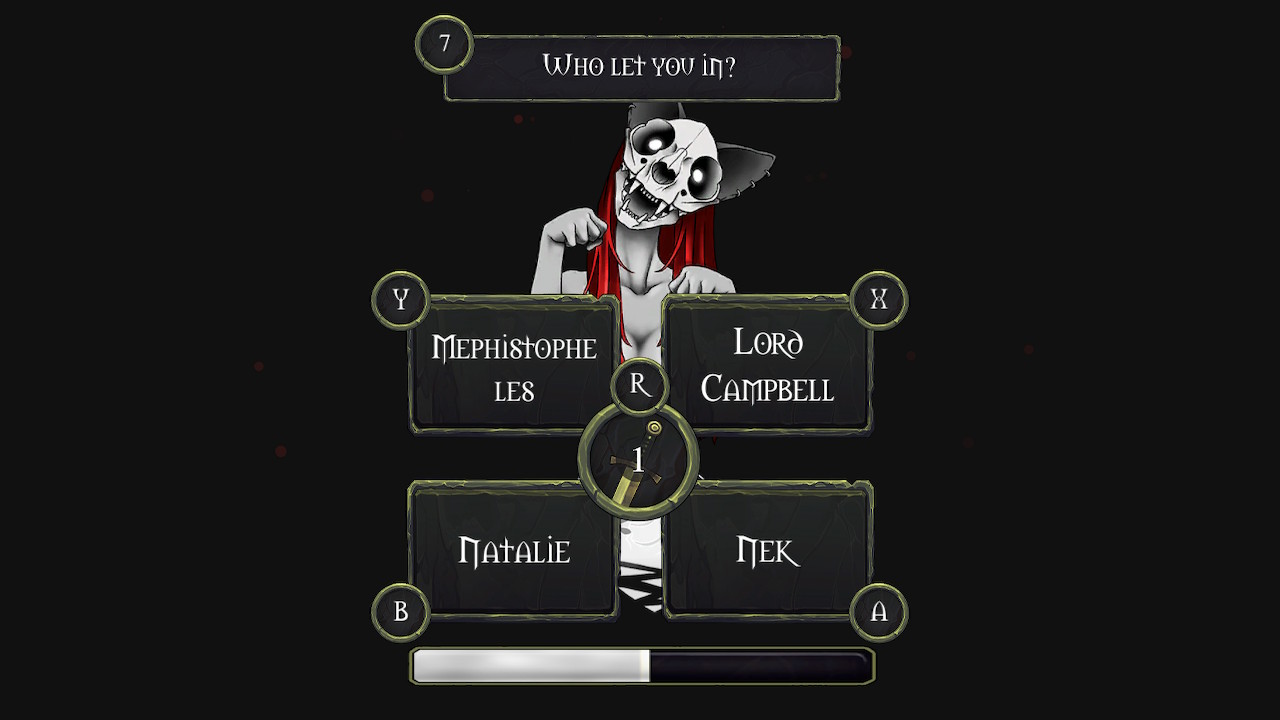
Task: Click the X button badge
Action: pos(879,299)
